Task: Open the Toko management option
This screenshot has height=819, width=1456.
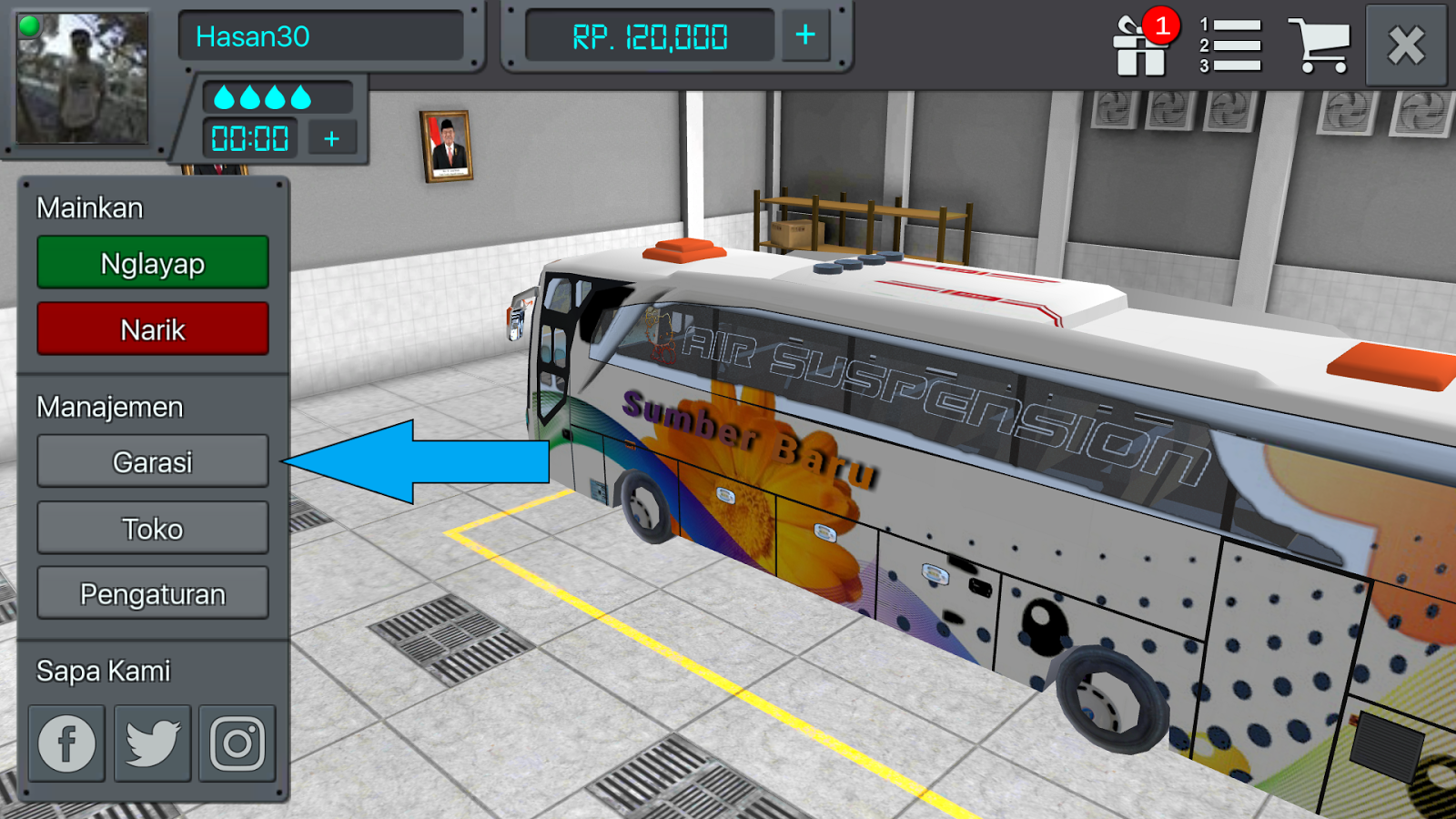Action: click(x=152, y=528)
